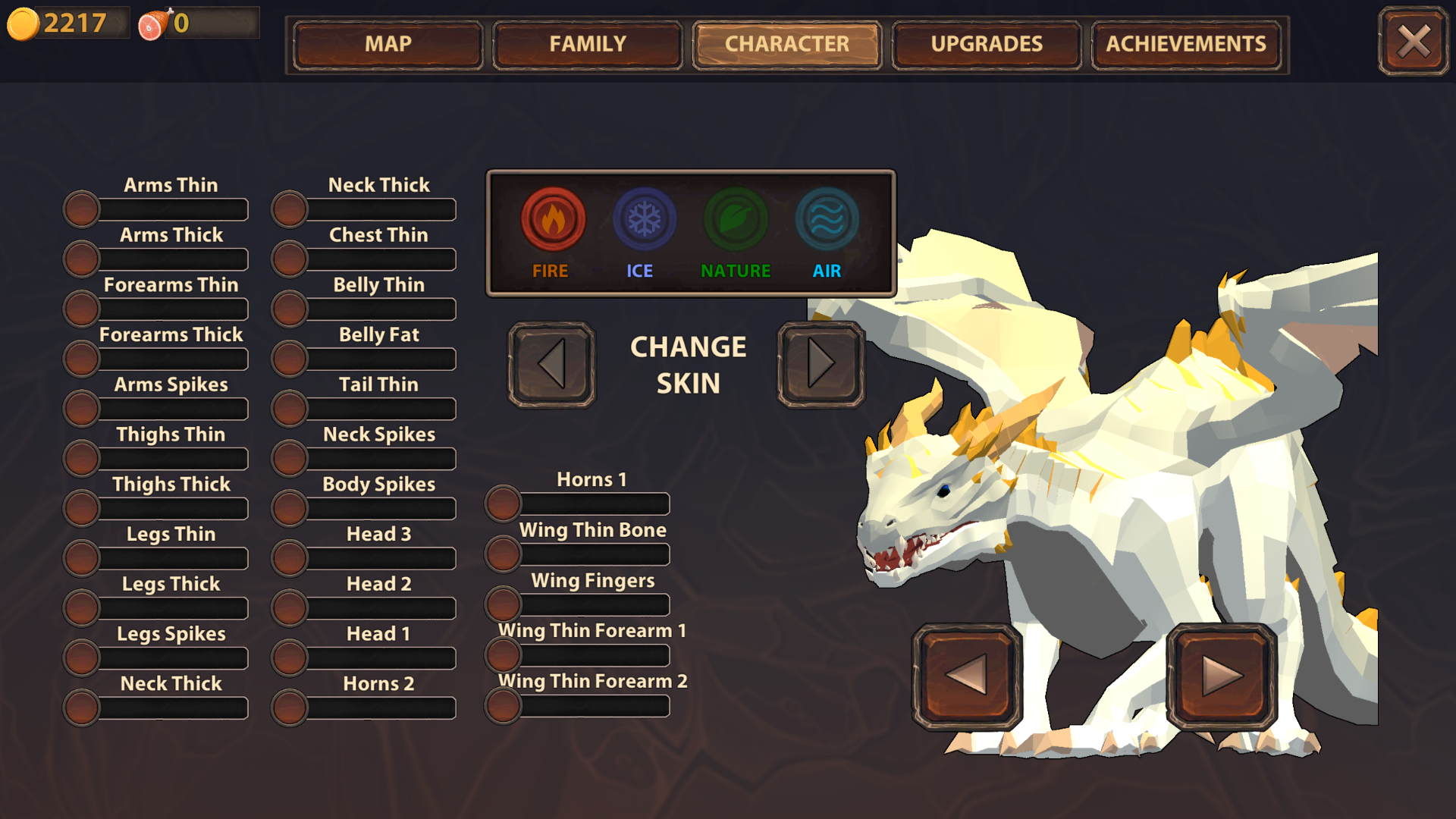Show the Achievements tab
Screen dimensions: 1456x819
click(x=1186, y=45)
